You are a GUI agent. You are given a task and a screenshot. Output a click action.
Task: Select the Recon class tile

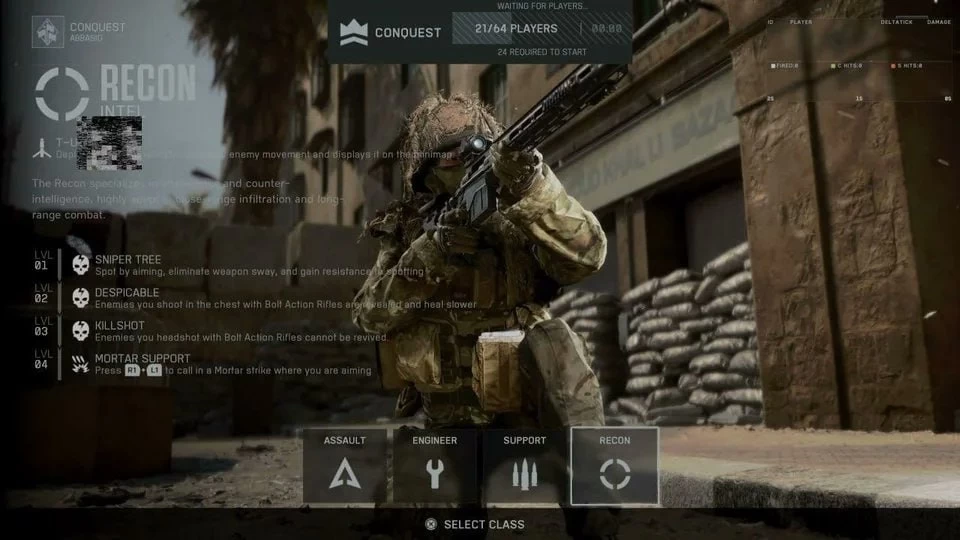pos(614,466)
